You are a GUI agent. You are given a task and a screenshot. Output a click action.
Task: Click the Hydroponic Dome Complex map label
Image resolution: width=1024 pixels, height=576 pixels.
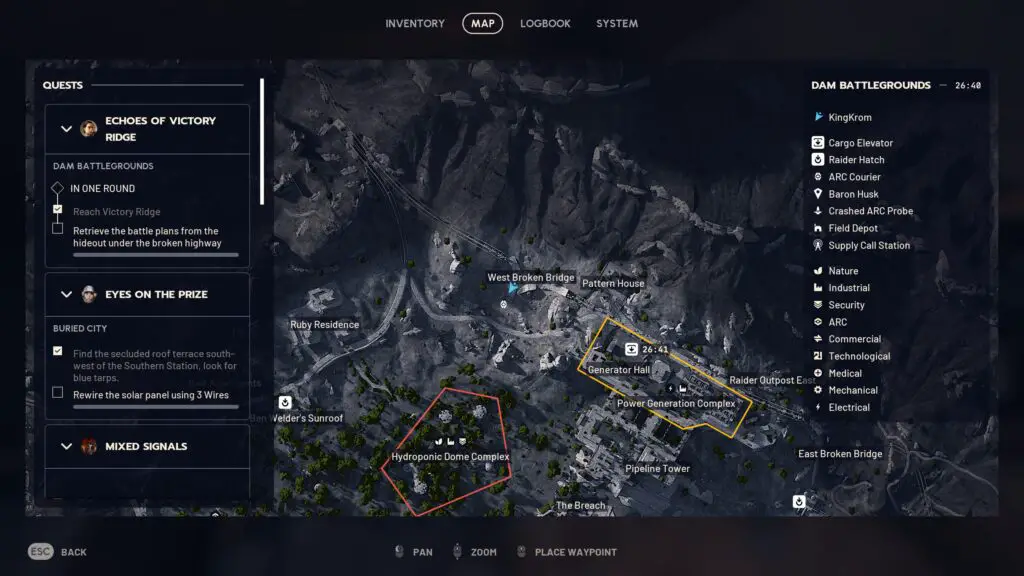pyautogui.click(x=450, y=457)
